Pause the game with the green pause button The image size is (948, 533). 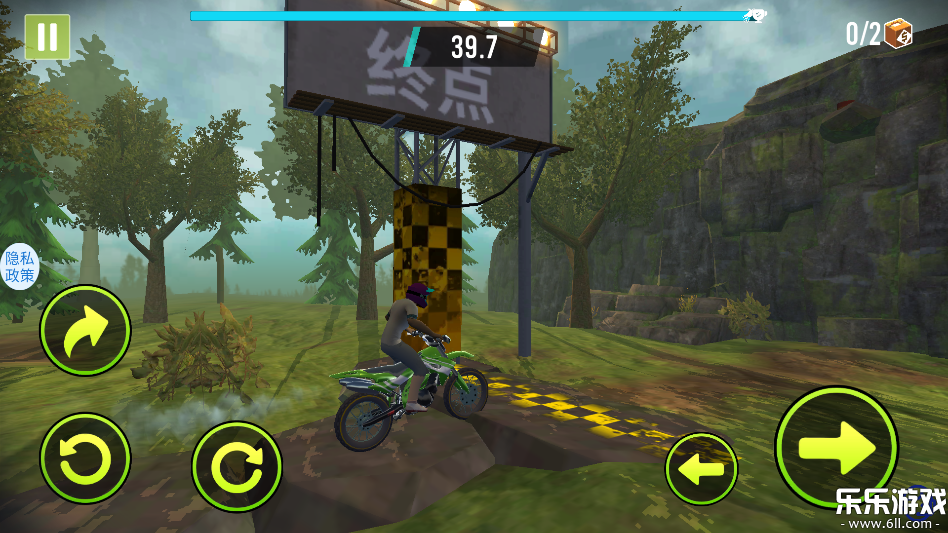[47, 37]
